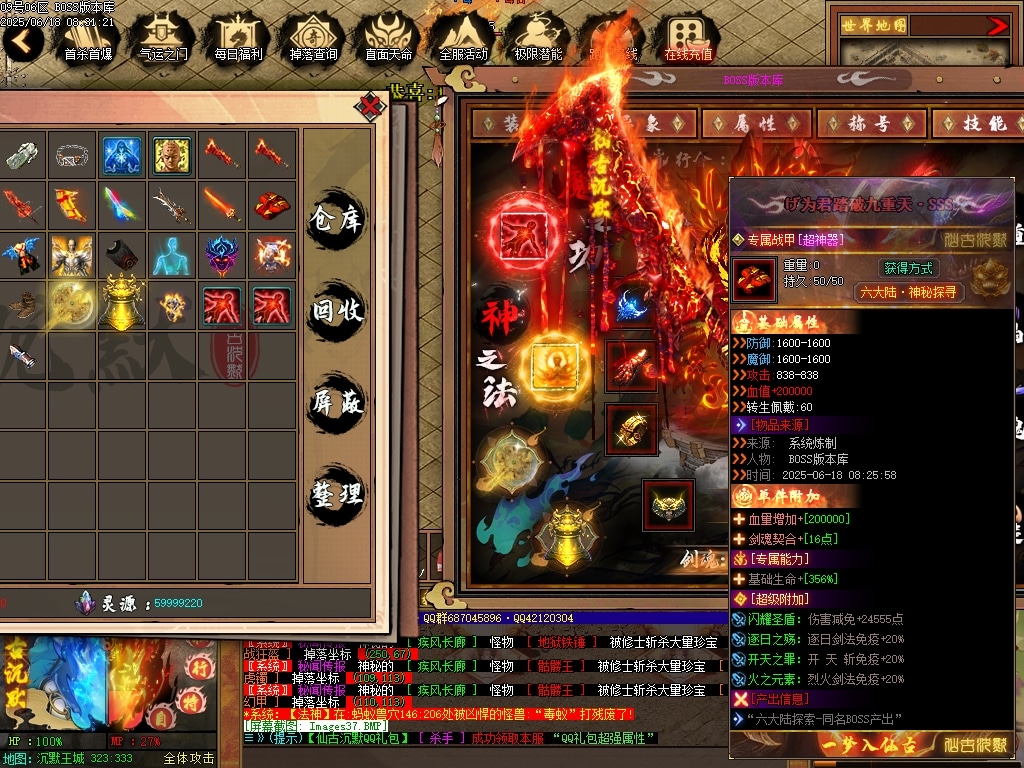1024x768 pixels.
Task: Close the inventory bag window
Action: click(371, 105)
